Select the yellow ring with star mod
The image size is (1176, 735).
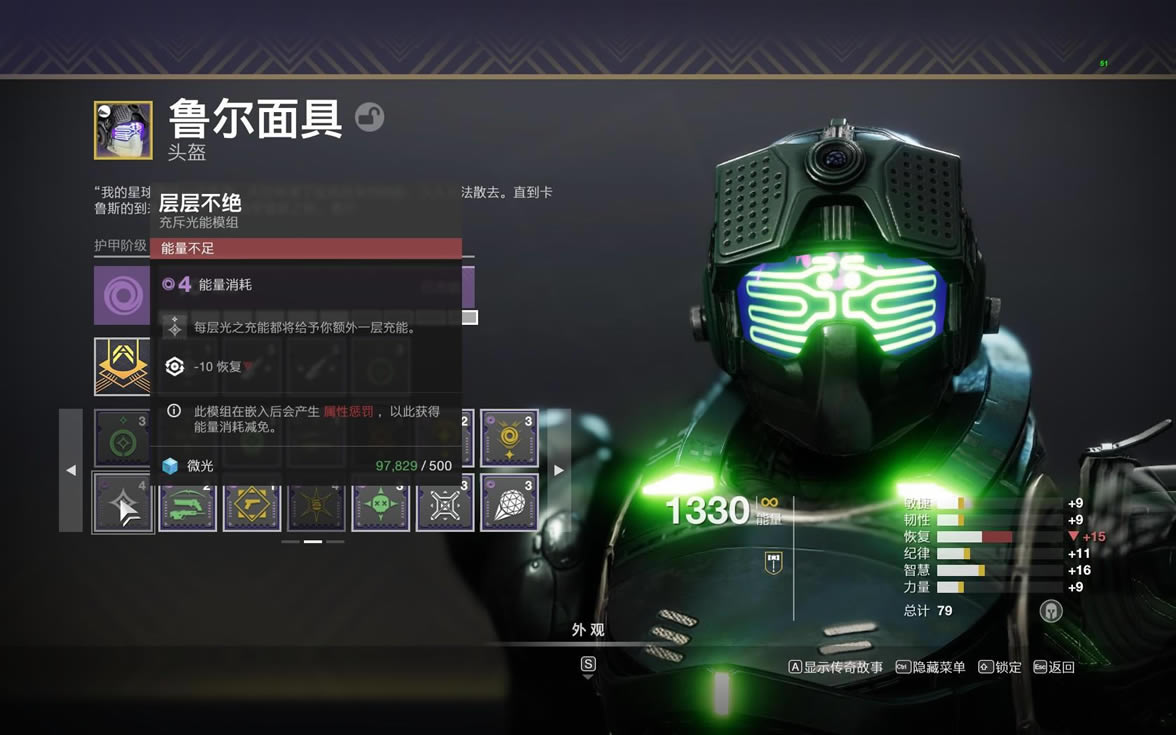(509, 438)
